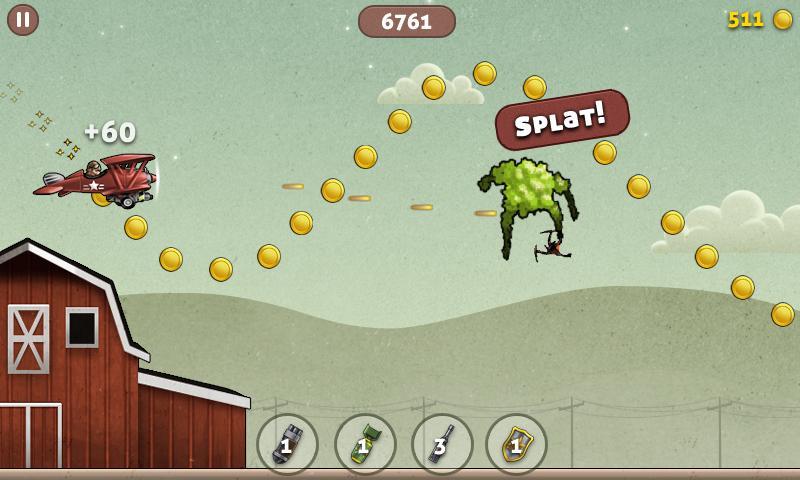The image size is (800, 480).
Task: Pause the game with the pause button
Action: tap(23, 20)
